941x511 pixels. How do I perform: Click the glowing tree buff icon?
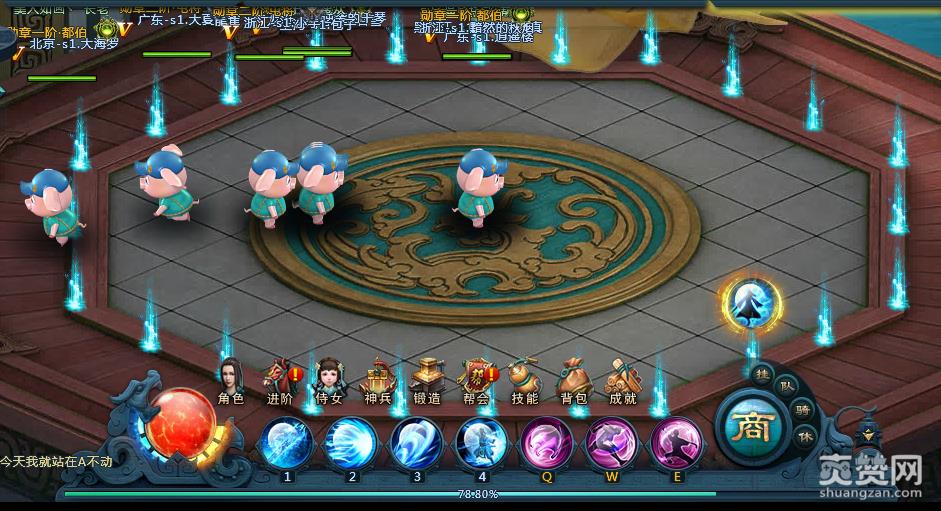751,303
